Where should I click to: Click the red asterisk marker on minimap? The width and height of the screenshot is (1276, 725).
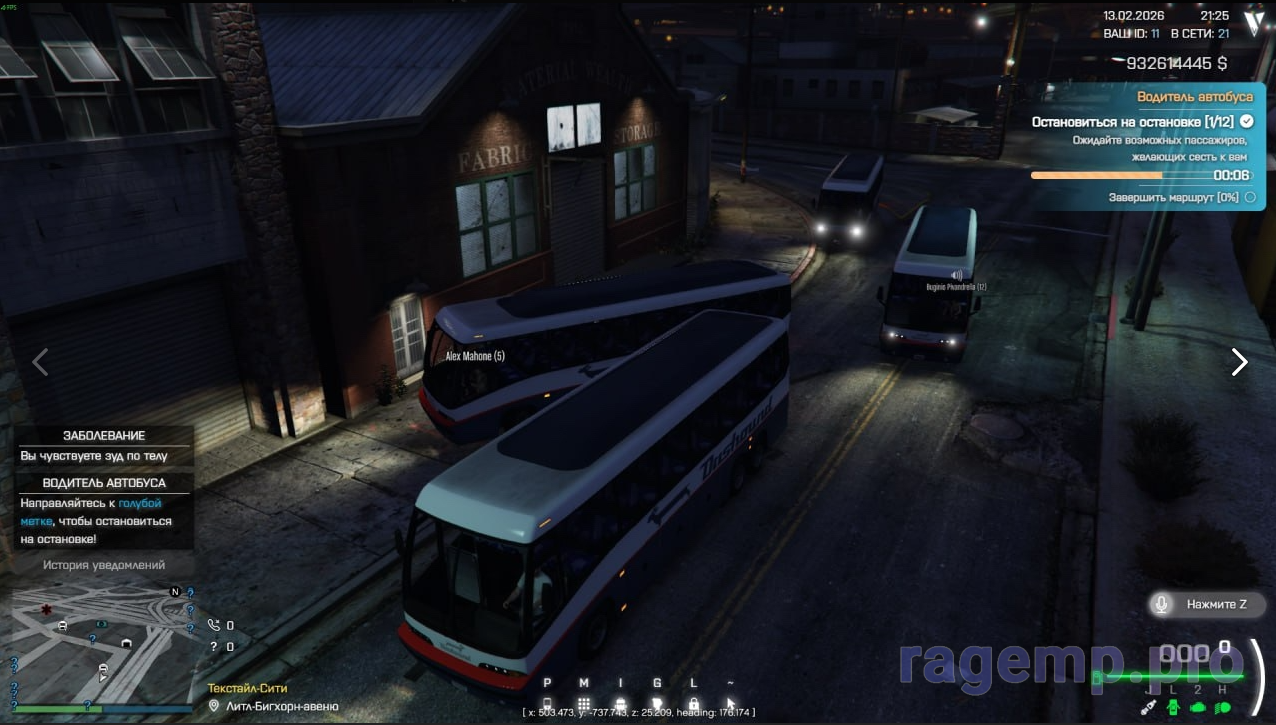45,609
